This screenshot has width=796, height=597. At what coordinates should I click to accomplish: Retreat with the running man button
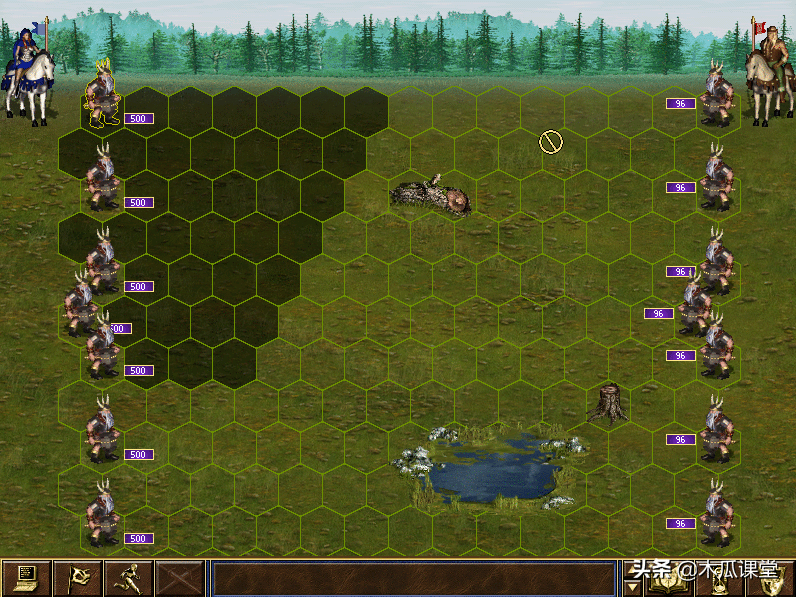pos(128,578)
